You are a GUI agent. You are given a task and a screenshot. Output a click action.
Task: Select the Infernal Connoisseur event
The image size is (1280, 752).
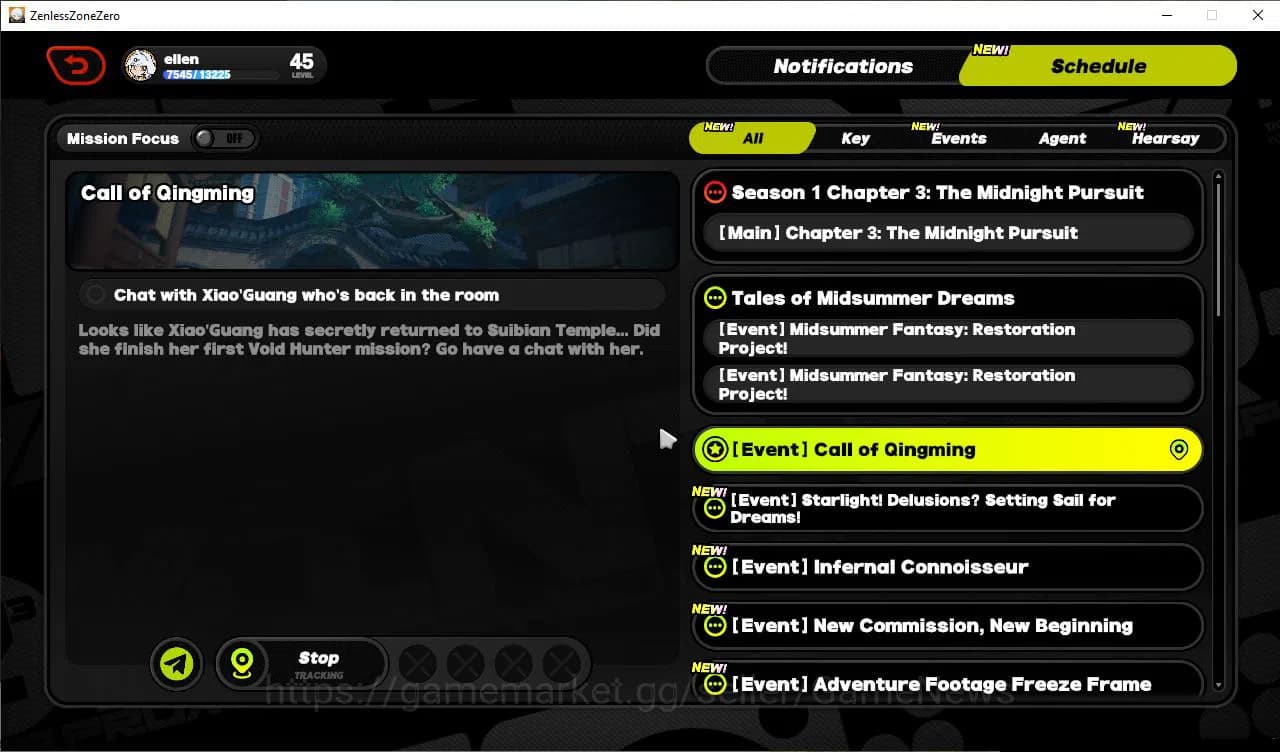946,567
